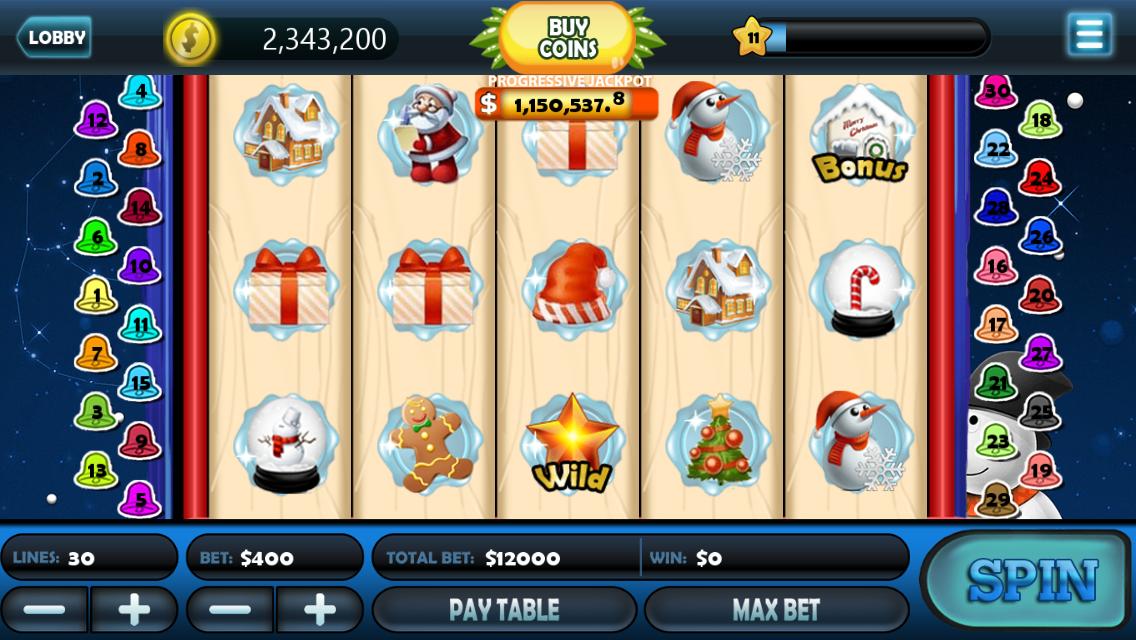
Task: Select payline bell number 30
Action: point(996,92)
